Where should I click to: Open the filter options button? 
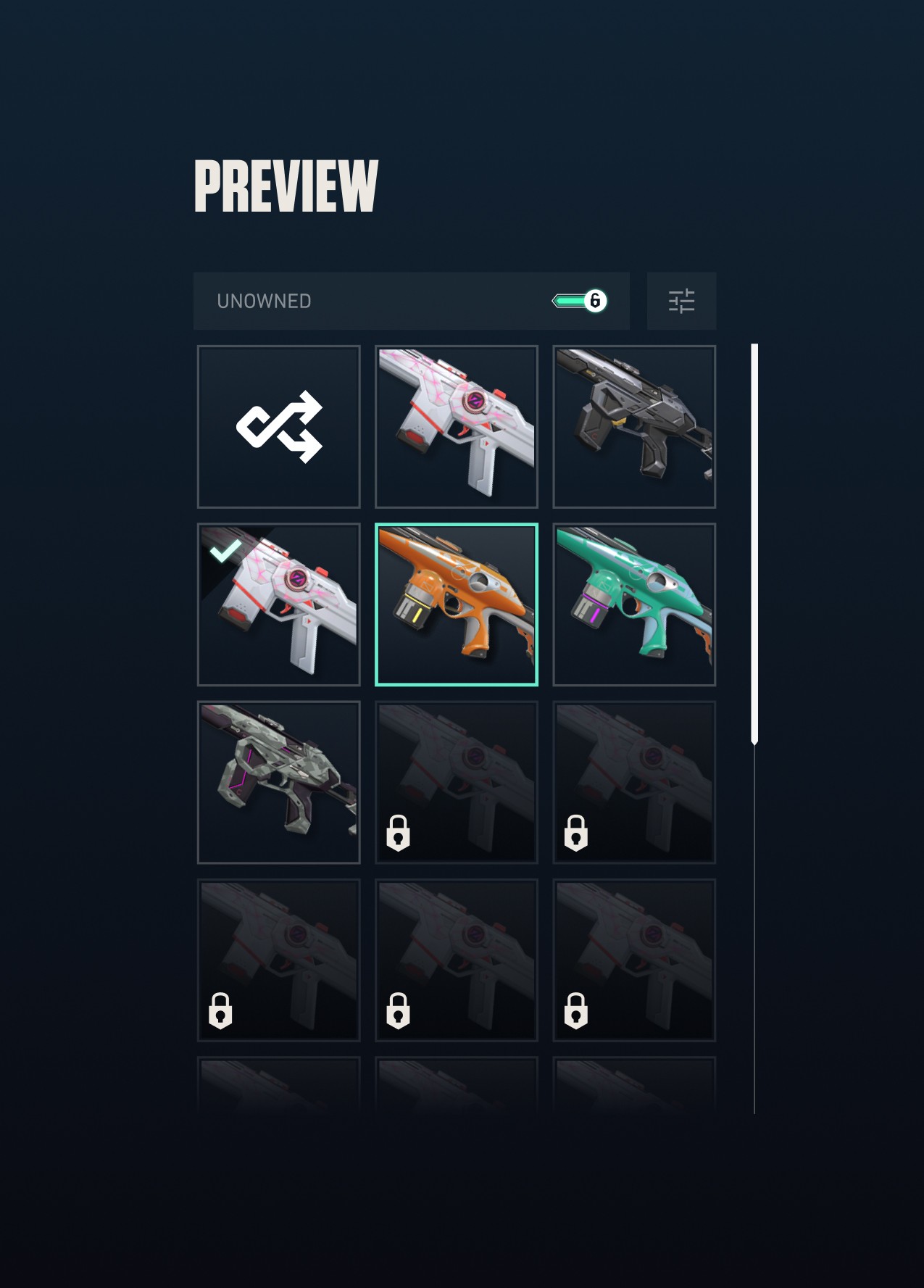[681, 301]
